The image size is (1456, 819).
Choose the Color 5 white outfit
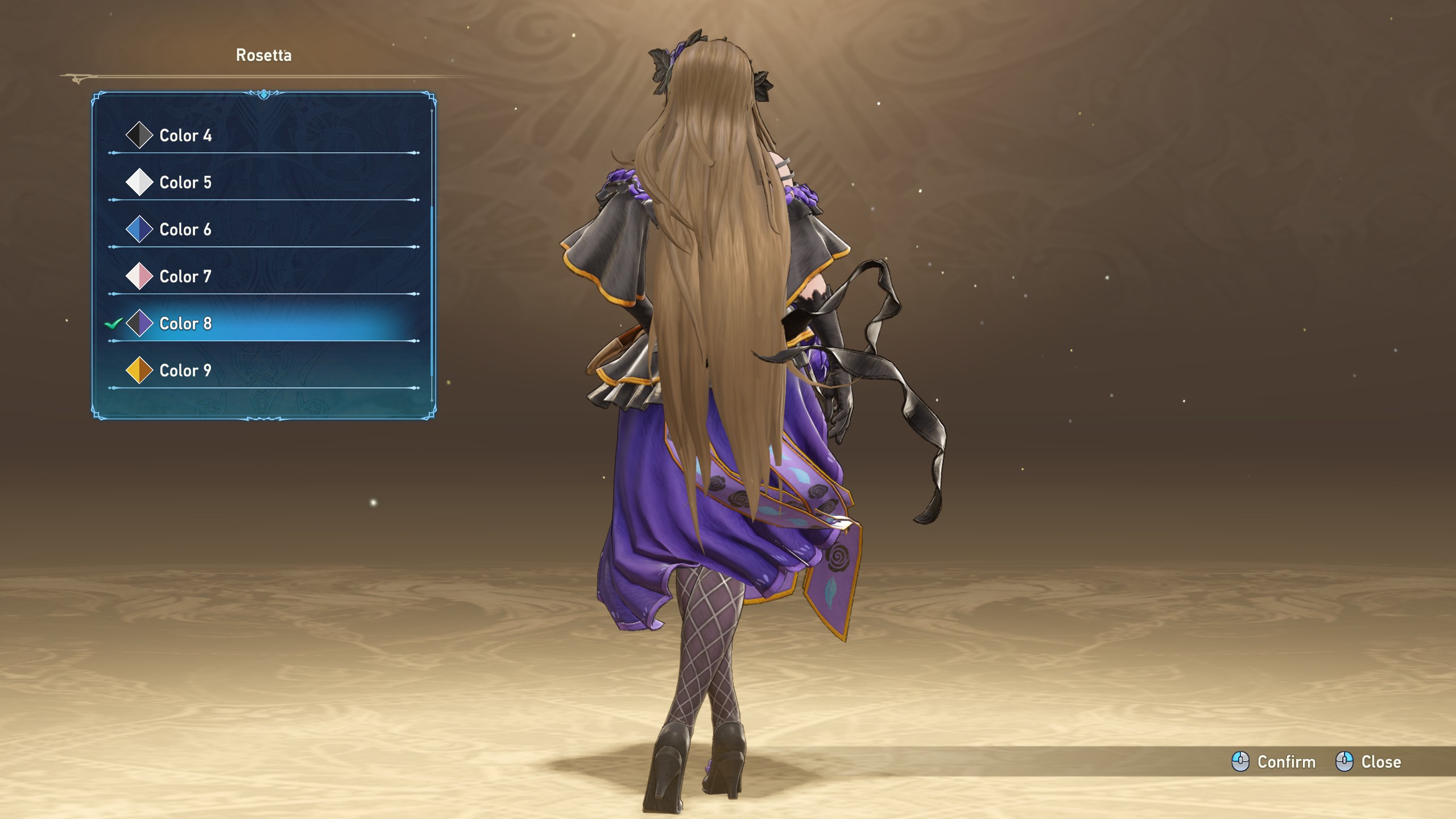coord(185,183)
